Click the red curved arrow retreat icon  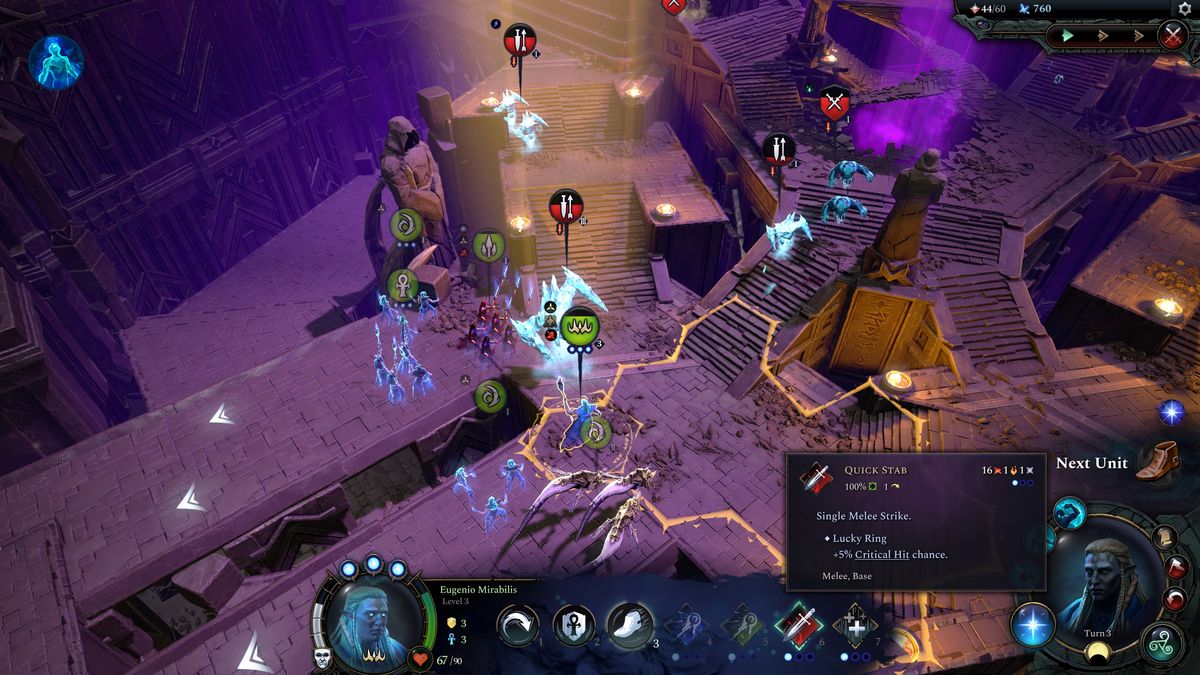[1175, 599]
